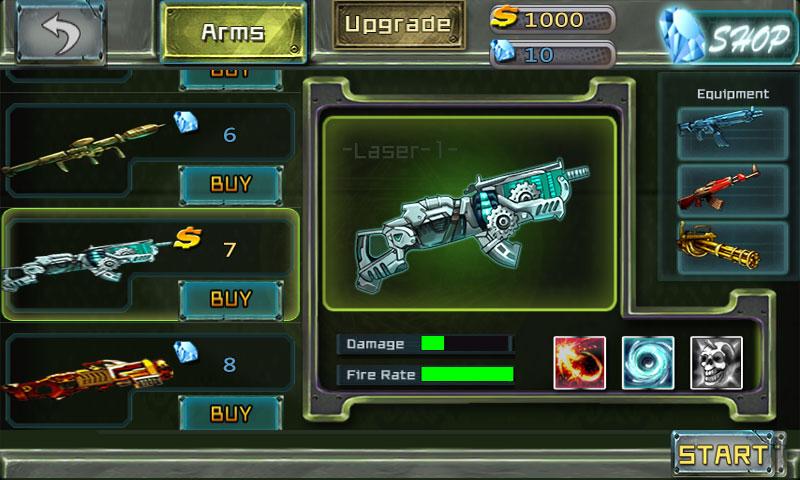
Task: Switch to the Arms tab
Action: (233, 32)
